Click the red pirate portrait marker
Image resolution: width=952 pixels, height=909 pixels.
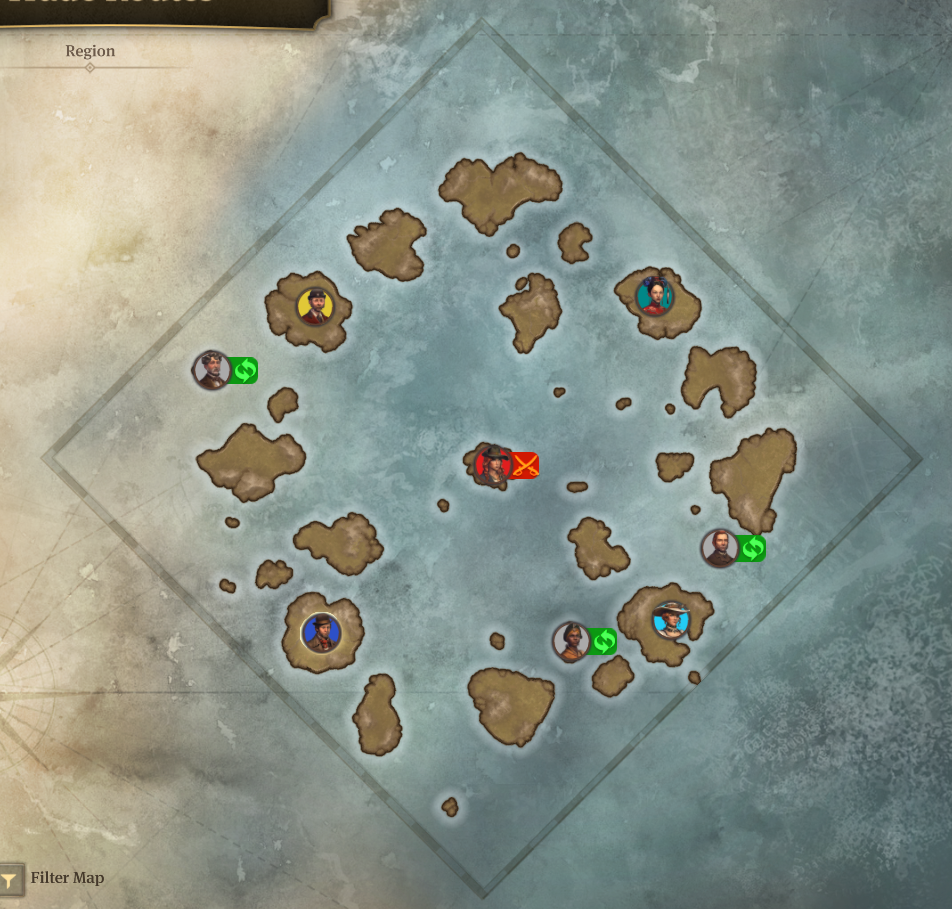pyautogui.click(x=494, y=465)
